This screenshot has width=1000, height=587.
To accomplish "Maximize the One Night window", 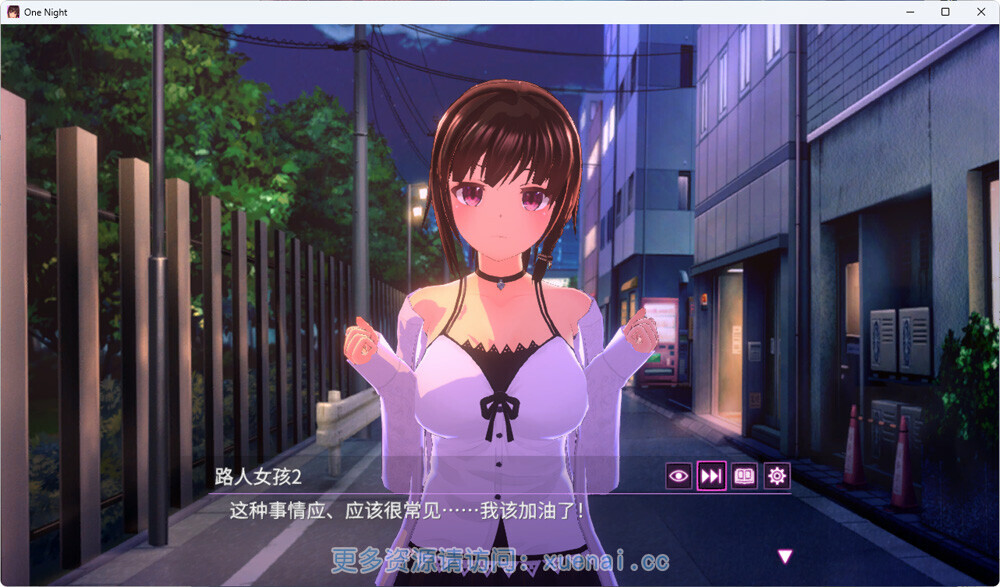I will pos(944,12).
